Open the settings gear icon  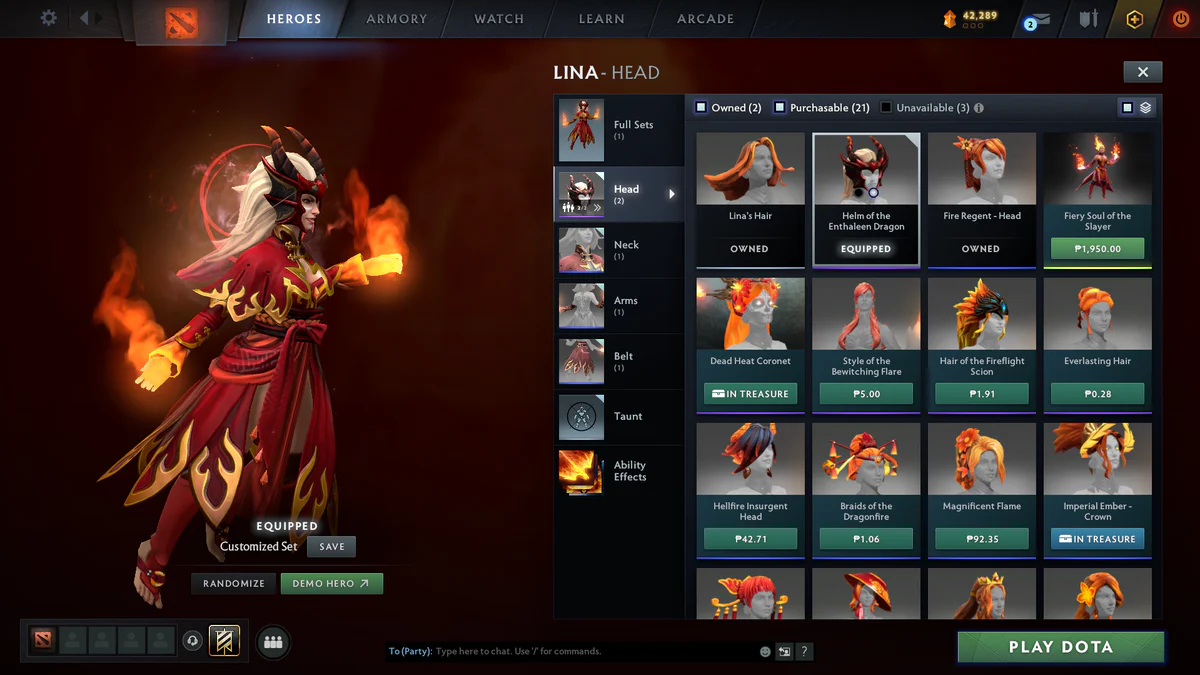point(48,18)
